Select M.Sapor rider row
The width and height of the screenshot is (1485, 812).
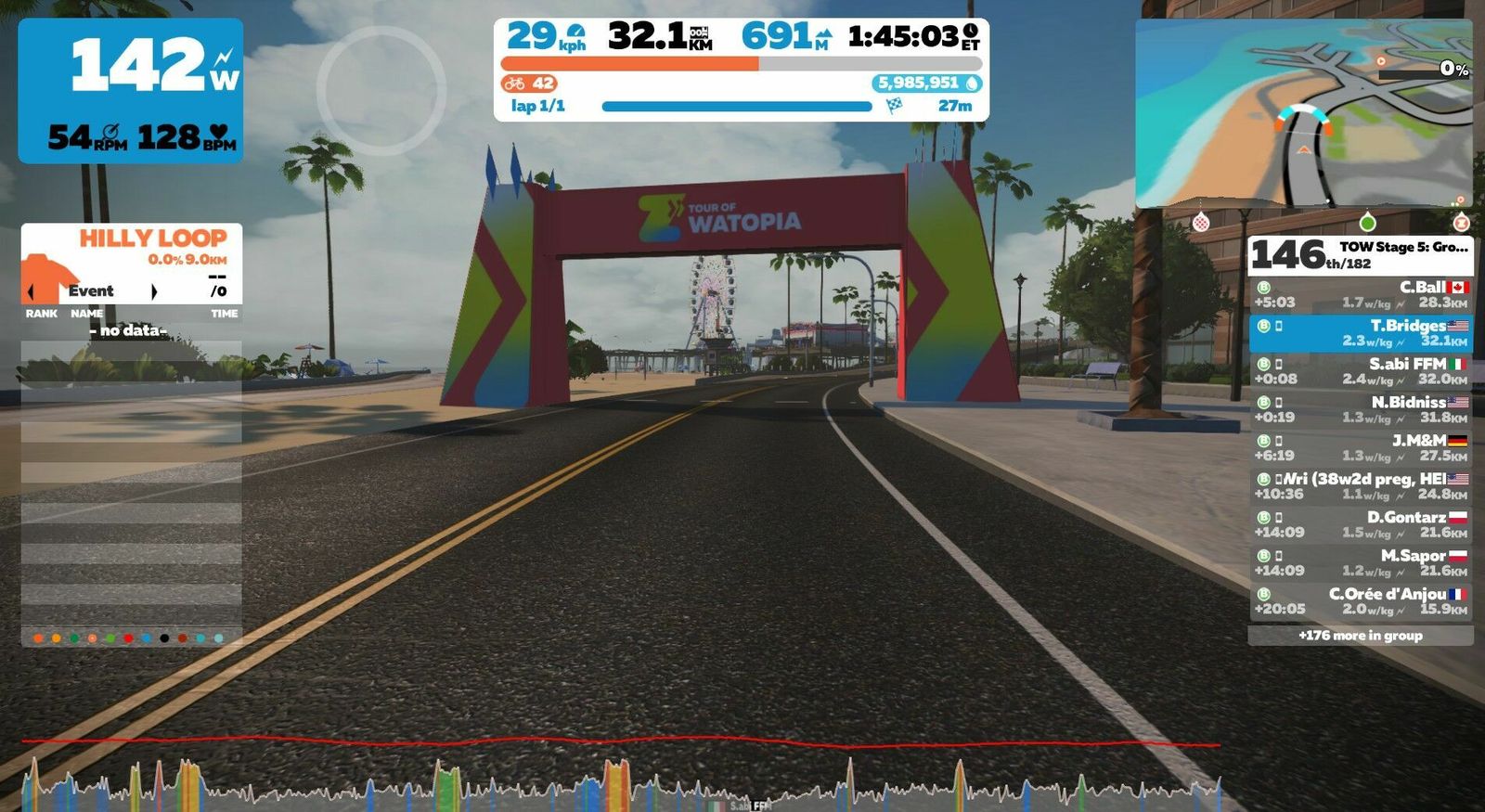pyautogui.click(x=1360, y=562)
